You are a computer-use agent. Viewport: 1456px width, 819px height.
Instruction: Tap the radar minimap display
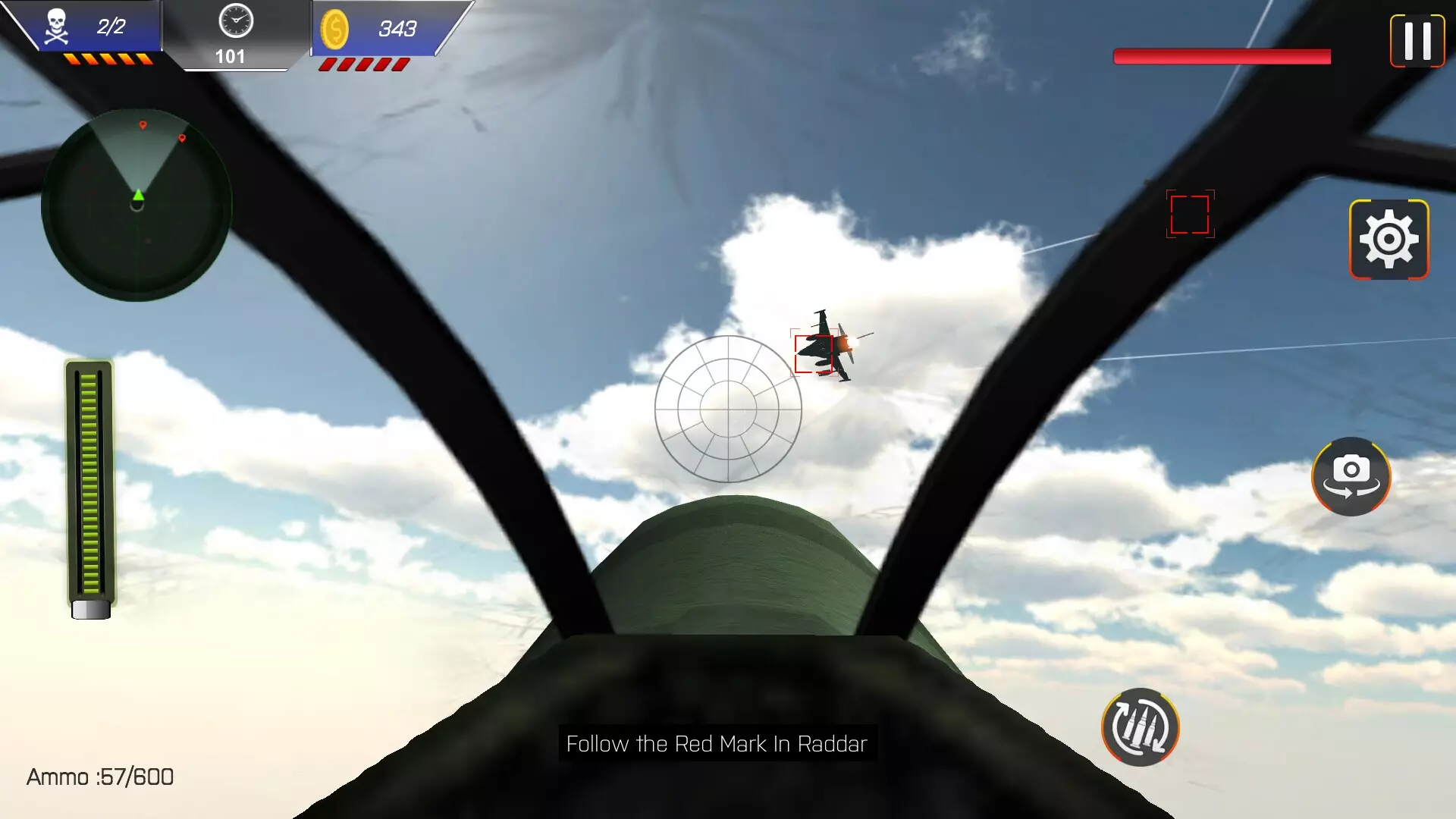pos(136,203)
